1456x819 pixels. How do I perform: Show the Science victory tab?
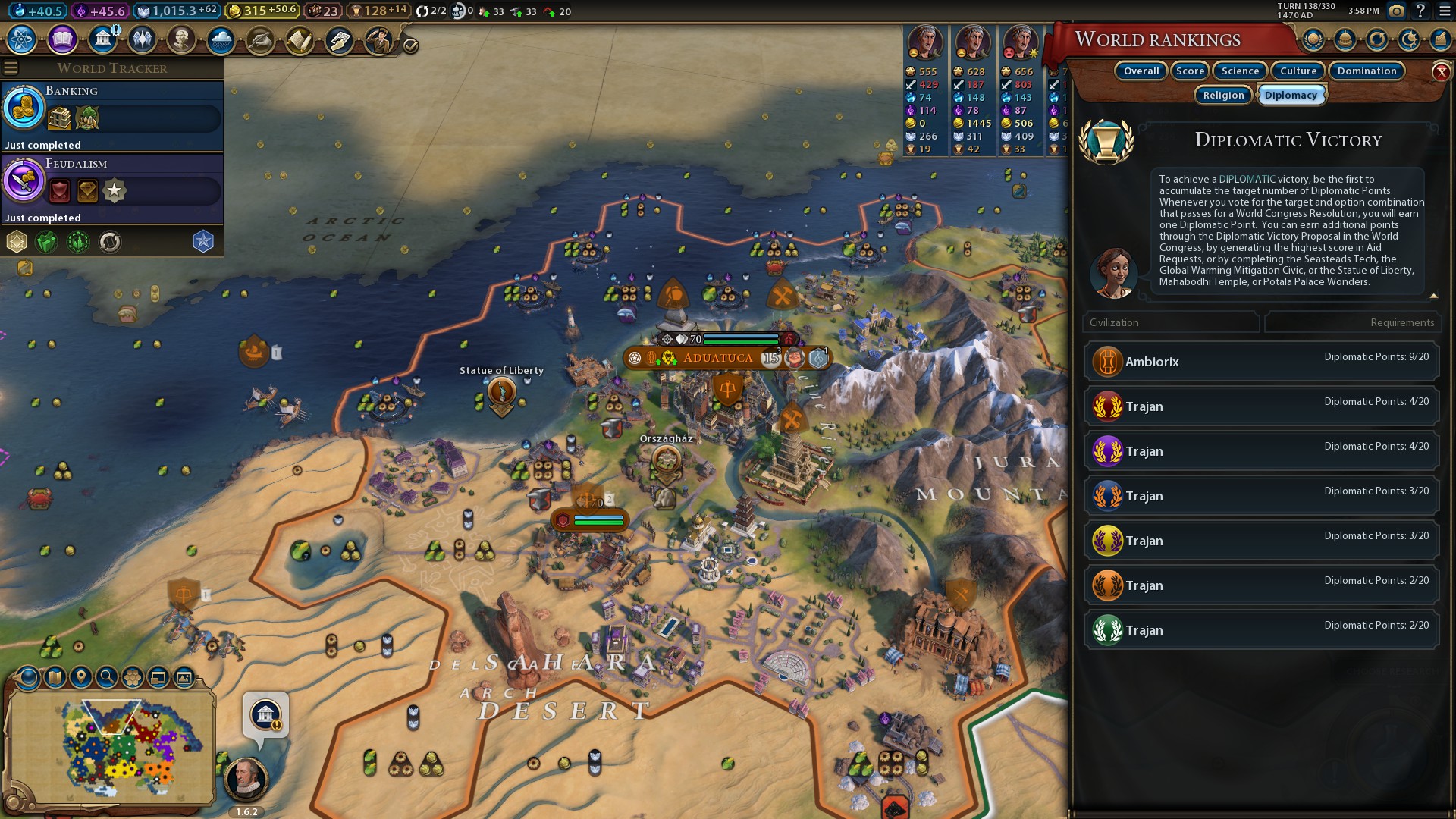pos(1240,71)
